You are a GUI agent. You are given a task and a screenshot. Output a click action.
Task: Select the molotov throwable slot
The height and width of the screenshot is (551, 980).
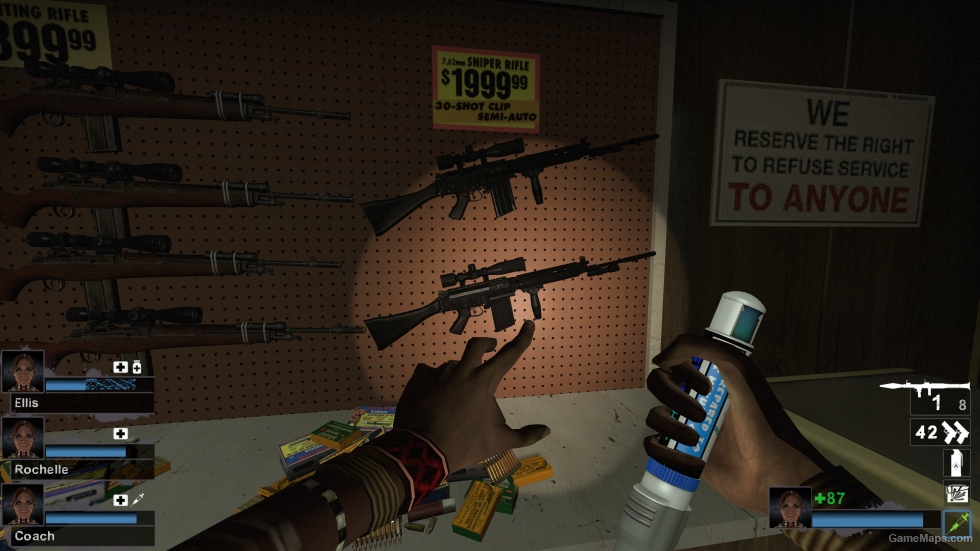[955, 463]
